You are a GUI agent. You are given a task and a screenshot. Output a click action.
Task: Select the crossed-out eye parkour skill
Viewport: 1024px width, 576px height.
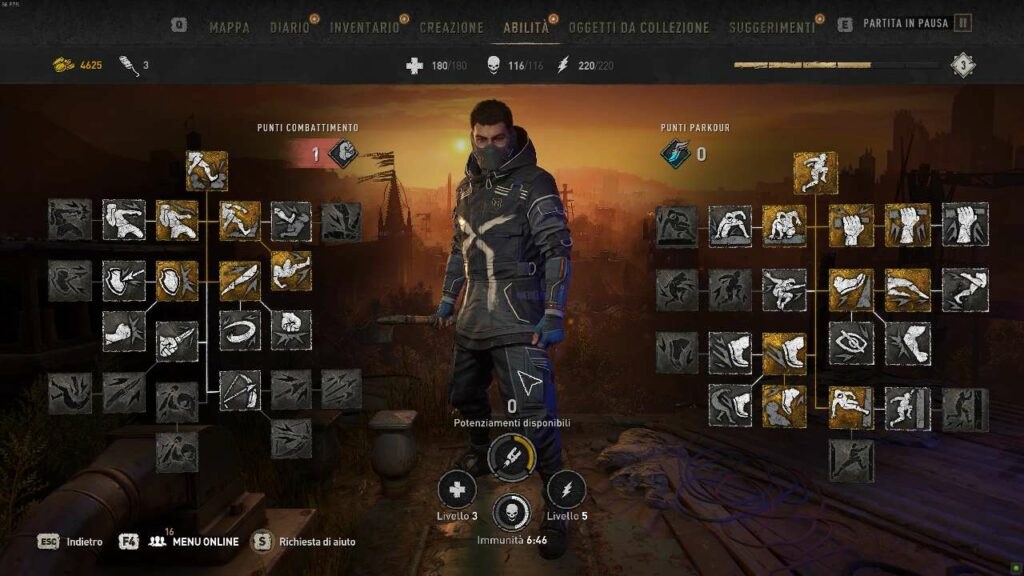[x=851, y=342]
